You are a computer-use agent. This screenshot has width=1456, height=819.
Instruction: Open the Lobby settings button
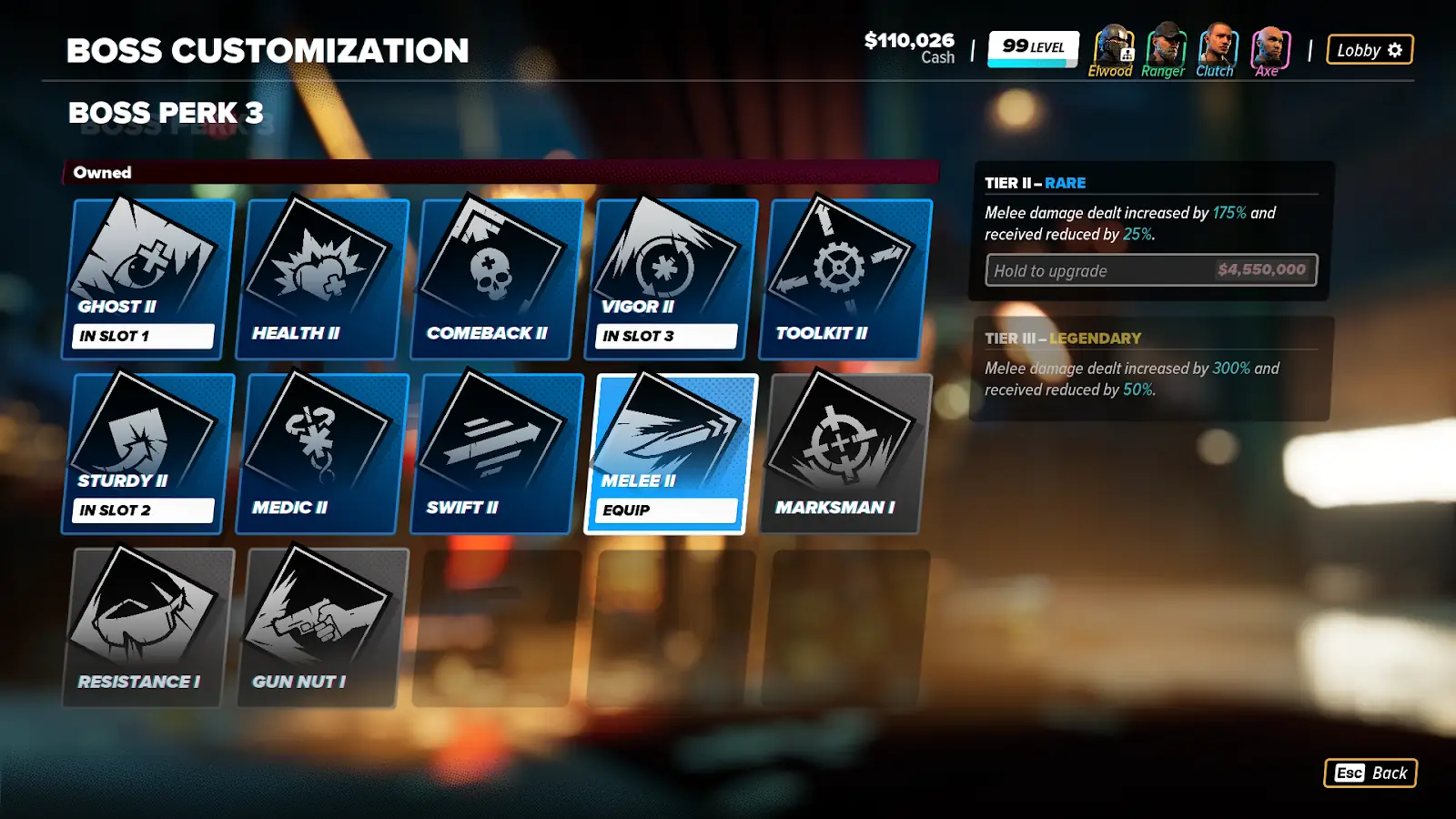pos(1370,50)
